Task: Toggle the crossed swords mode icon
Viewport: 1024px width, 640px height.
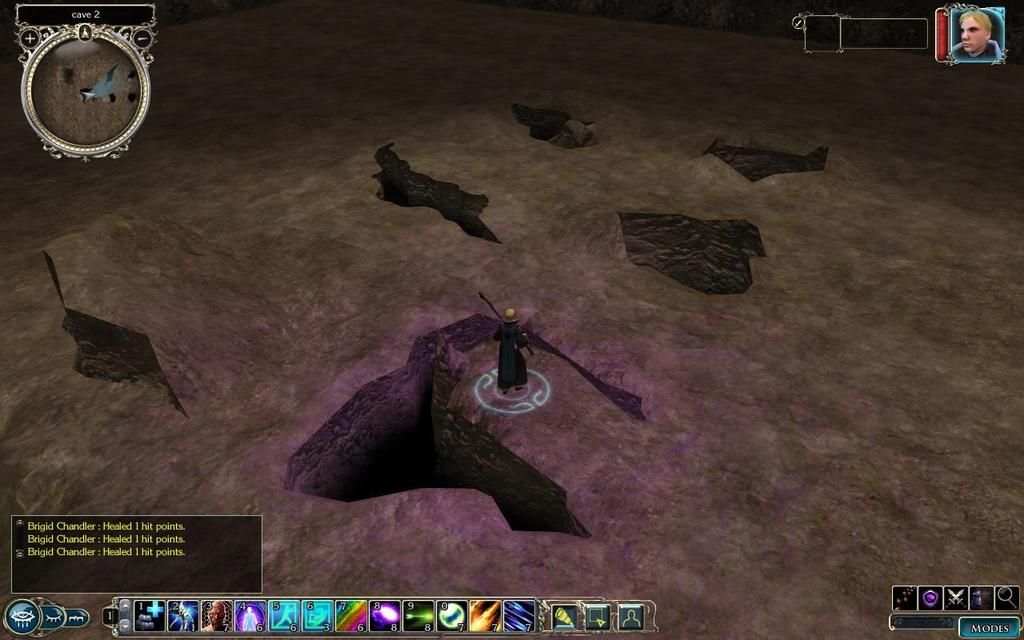Action: [x=956, y=598]
